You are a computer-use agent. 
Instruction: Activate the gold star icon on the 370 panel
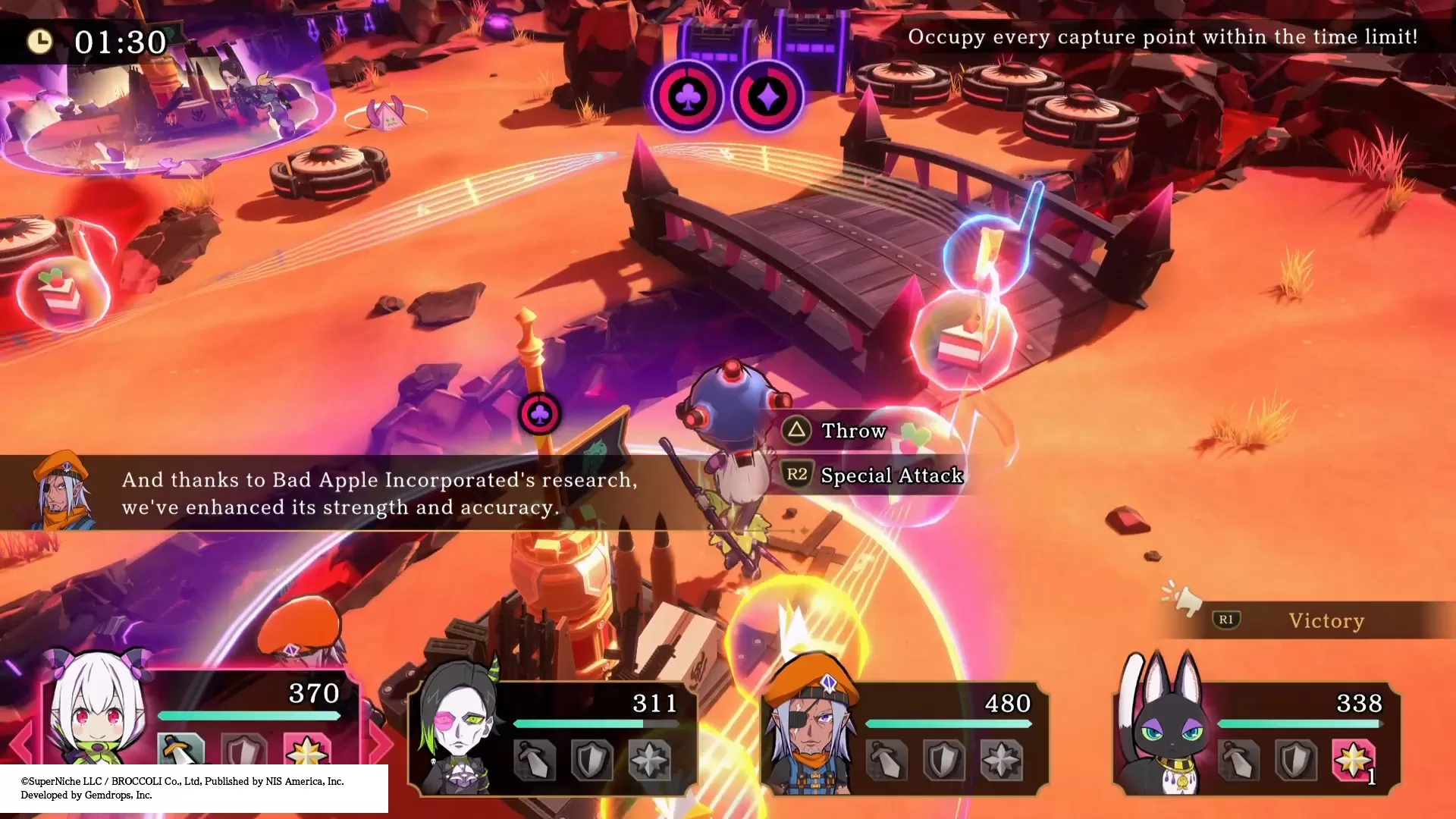pyautogui.click(x=306, y=750)
